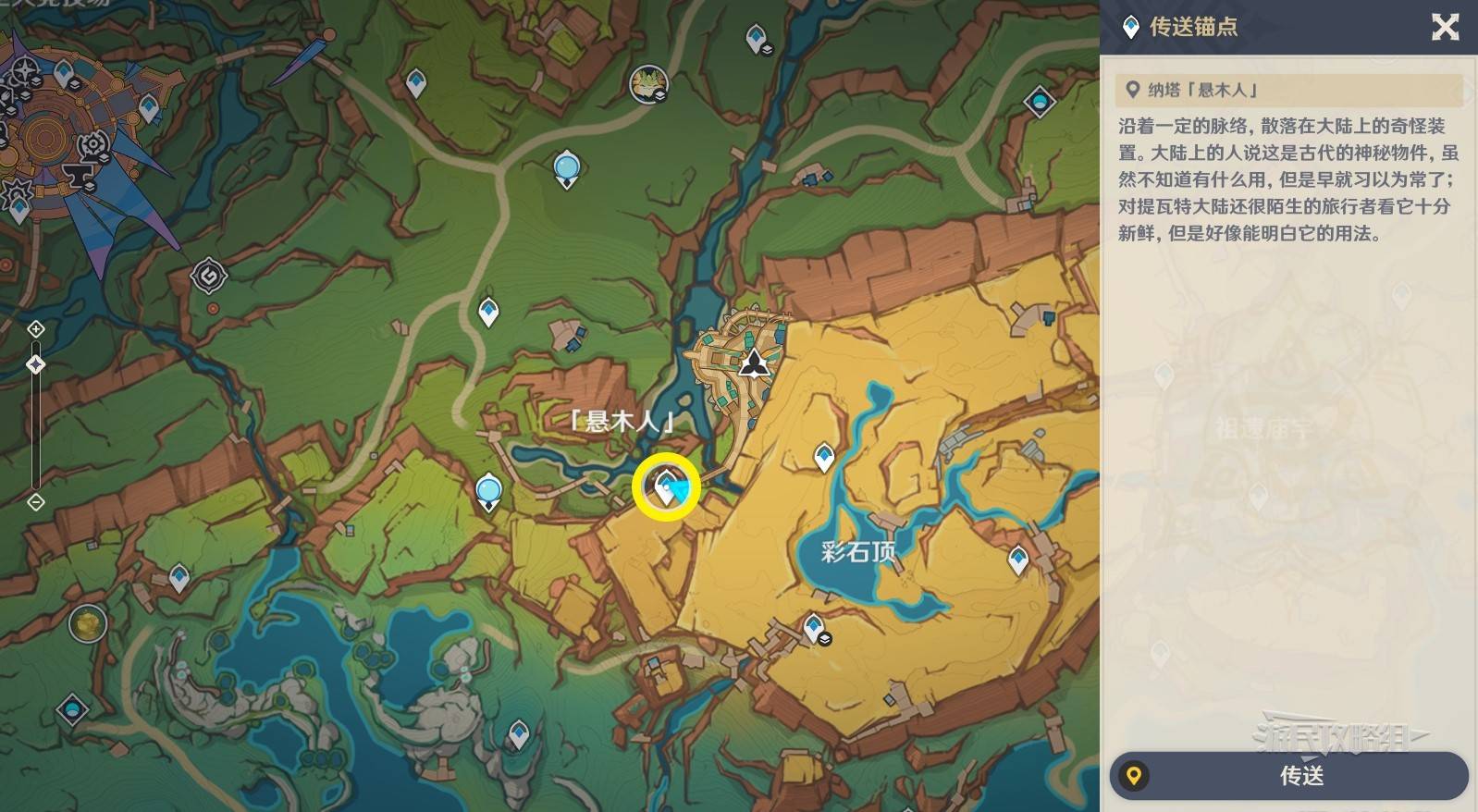Open the fox-like creature portrait marker
This screenshot has height=812, width=1478.
click(x=648, y=84)
